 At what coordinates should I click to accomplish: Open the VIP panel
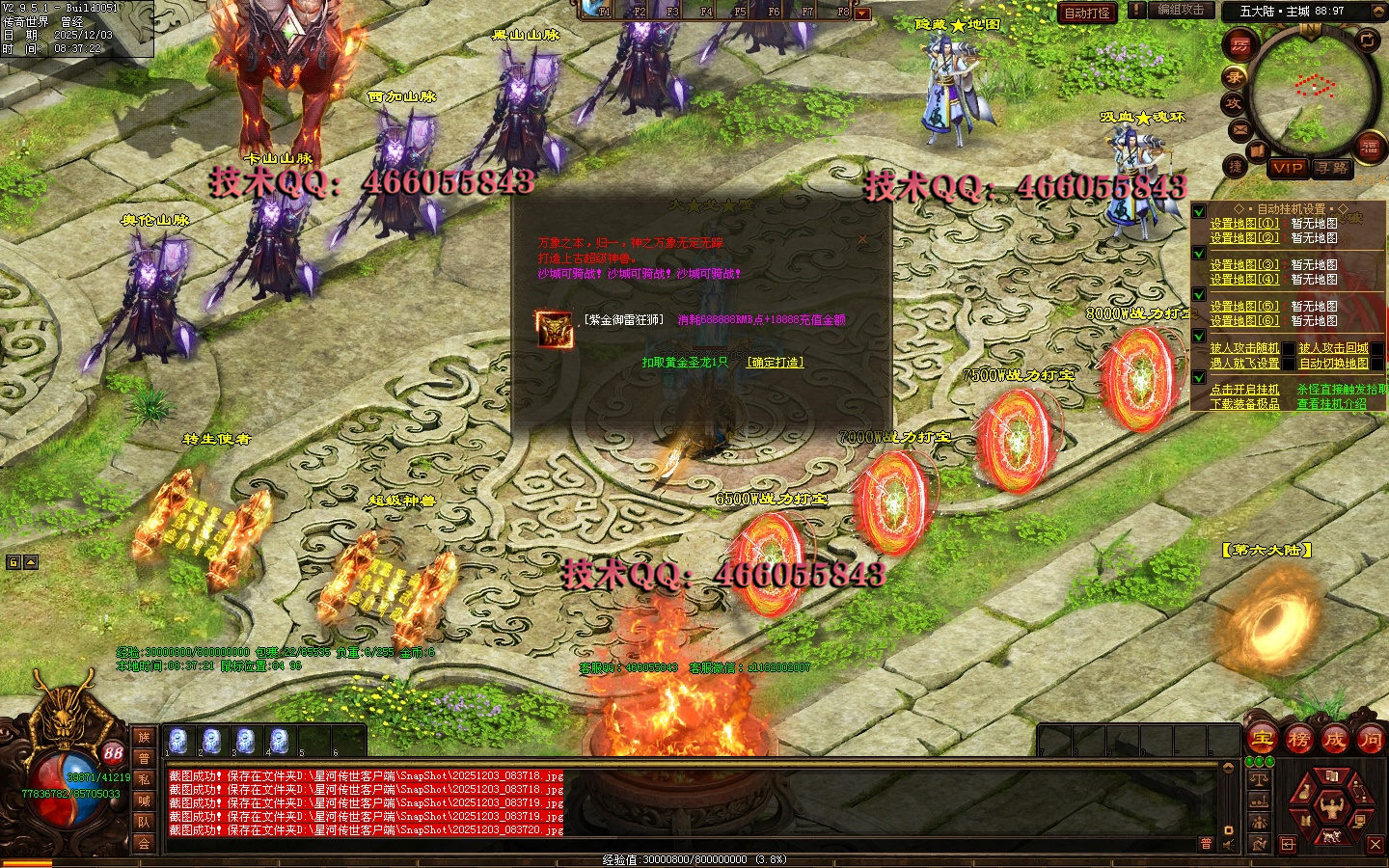coord(1288,168)
